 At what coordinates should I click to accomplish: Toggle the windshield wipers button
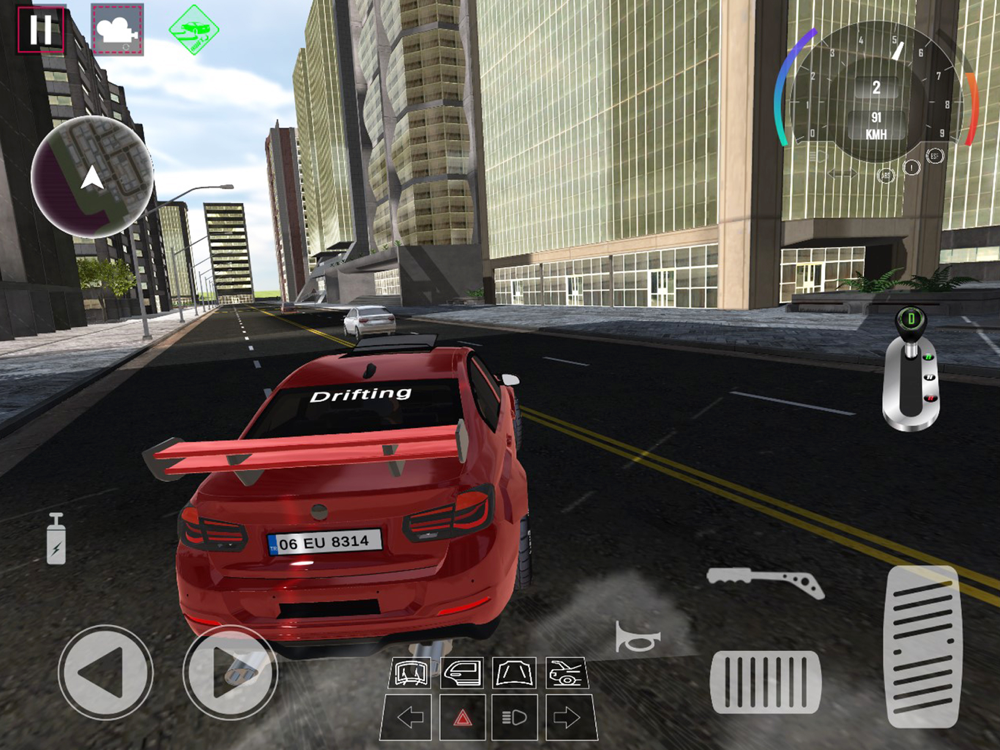[410, 672]
